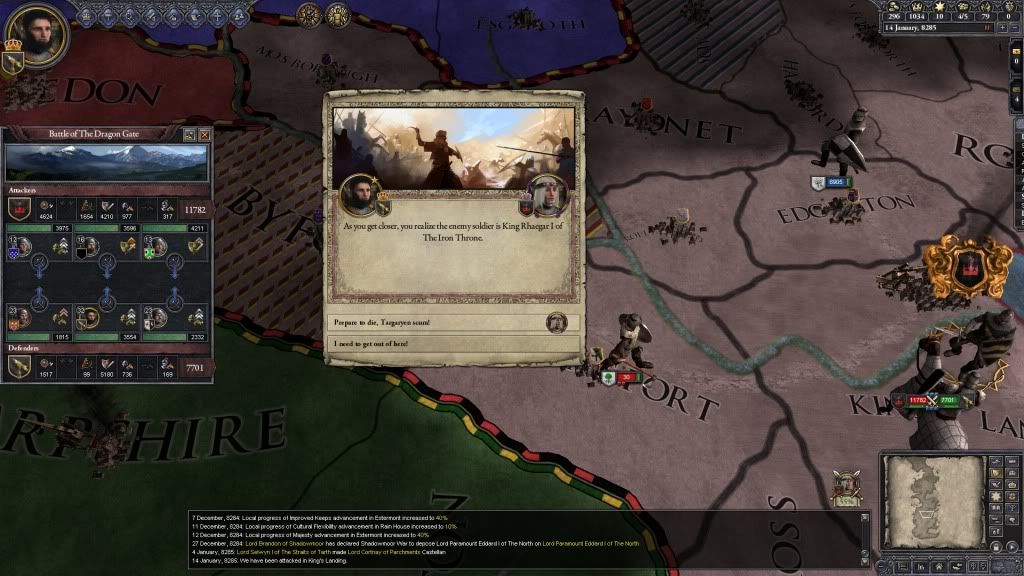Pause the game using the date bar button
Screen dimensions: 1024x576
pos(987,28)
